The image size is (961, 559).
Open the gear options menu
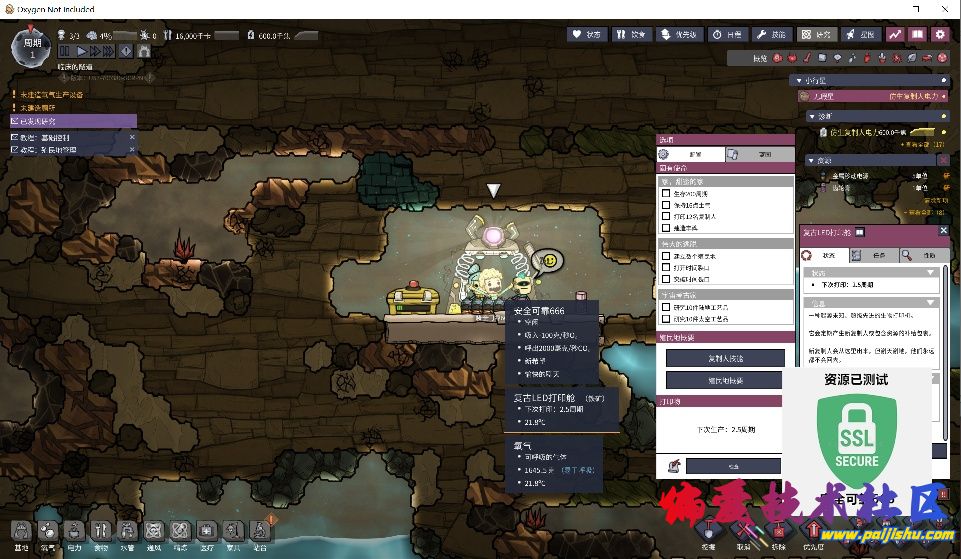pos(940,34)
